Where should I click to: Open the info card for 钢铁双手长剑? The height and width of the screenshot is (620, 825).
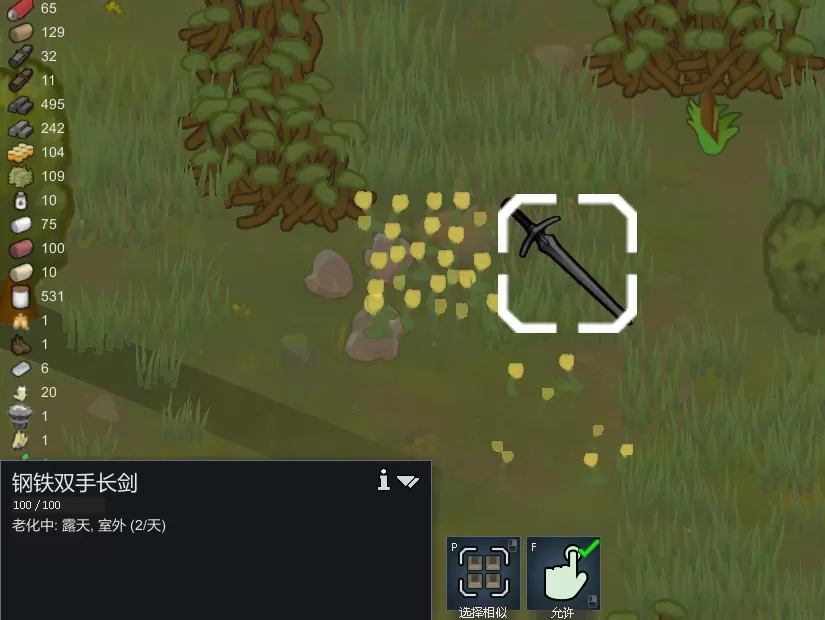383,481
